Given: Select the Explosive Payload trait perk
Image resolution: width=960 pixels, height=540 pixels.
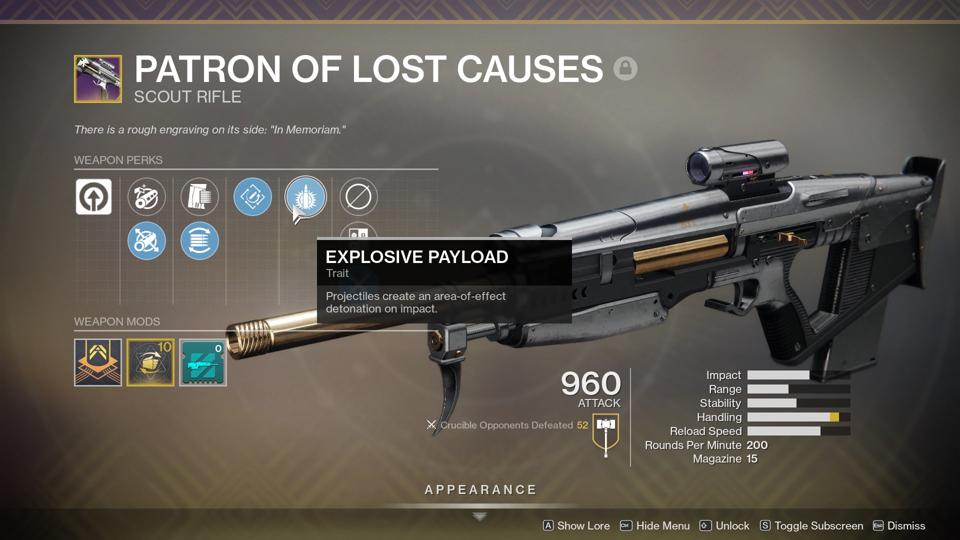Looking at the screenshot, I should (x=305, y=197).
